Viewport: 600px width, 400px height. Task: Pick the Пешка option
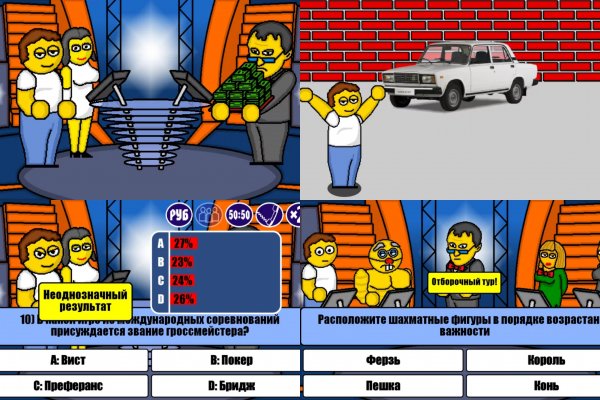382,384
